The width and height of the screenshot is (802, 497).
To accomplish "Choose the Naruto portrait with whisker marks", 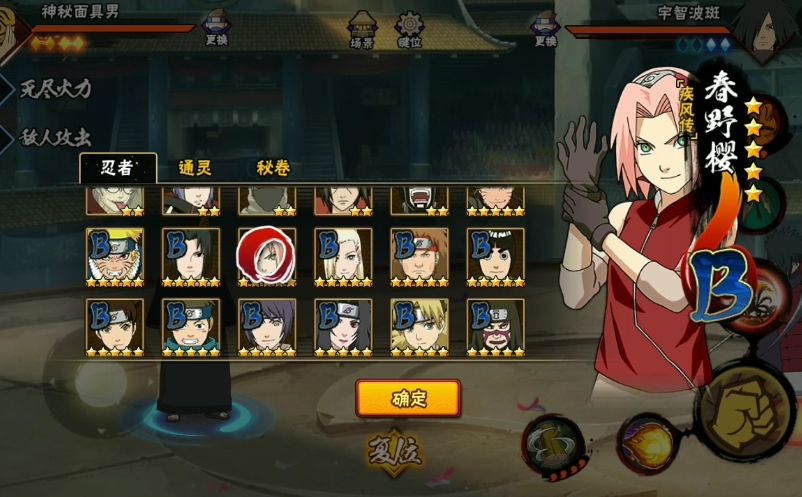I will [115, 257].
